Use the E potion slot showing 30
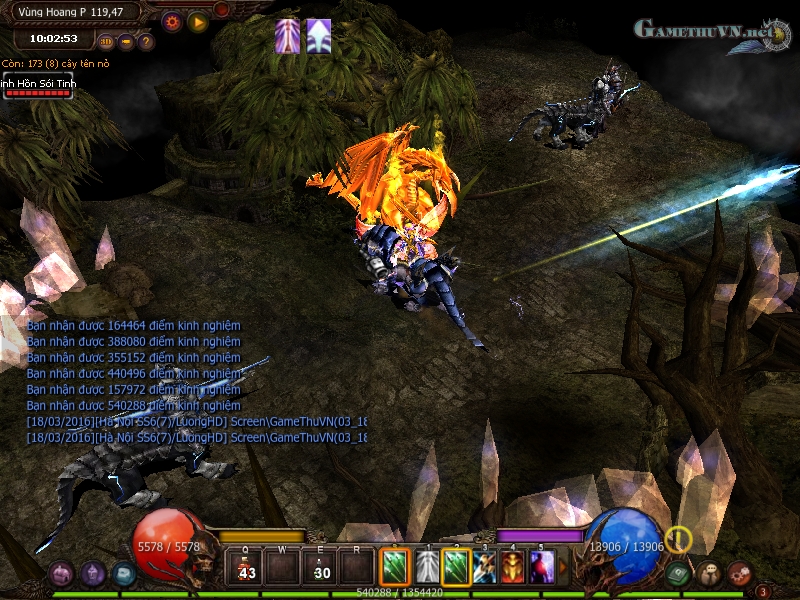The width and height of the screenshot is (800, 600). (x=323, y=568)
